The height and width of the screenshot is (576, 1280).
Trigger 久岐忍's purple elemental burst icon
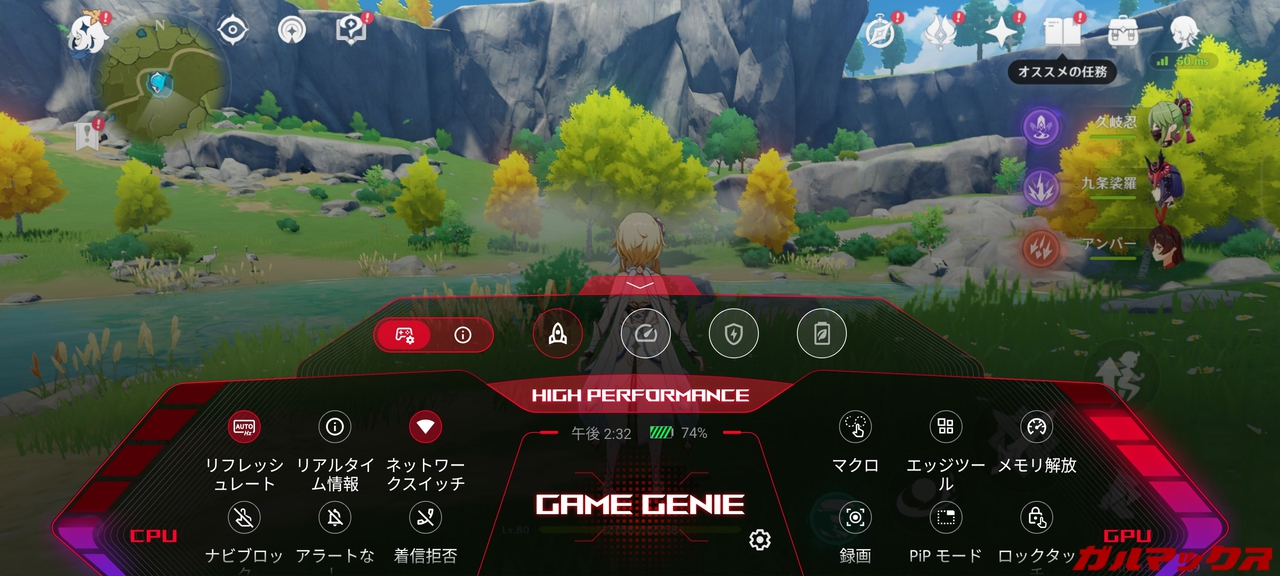(x=1042, y=127)
